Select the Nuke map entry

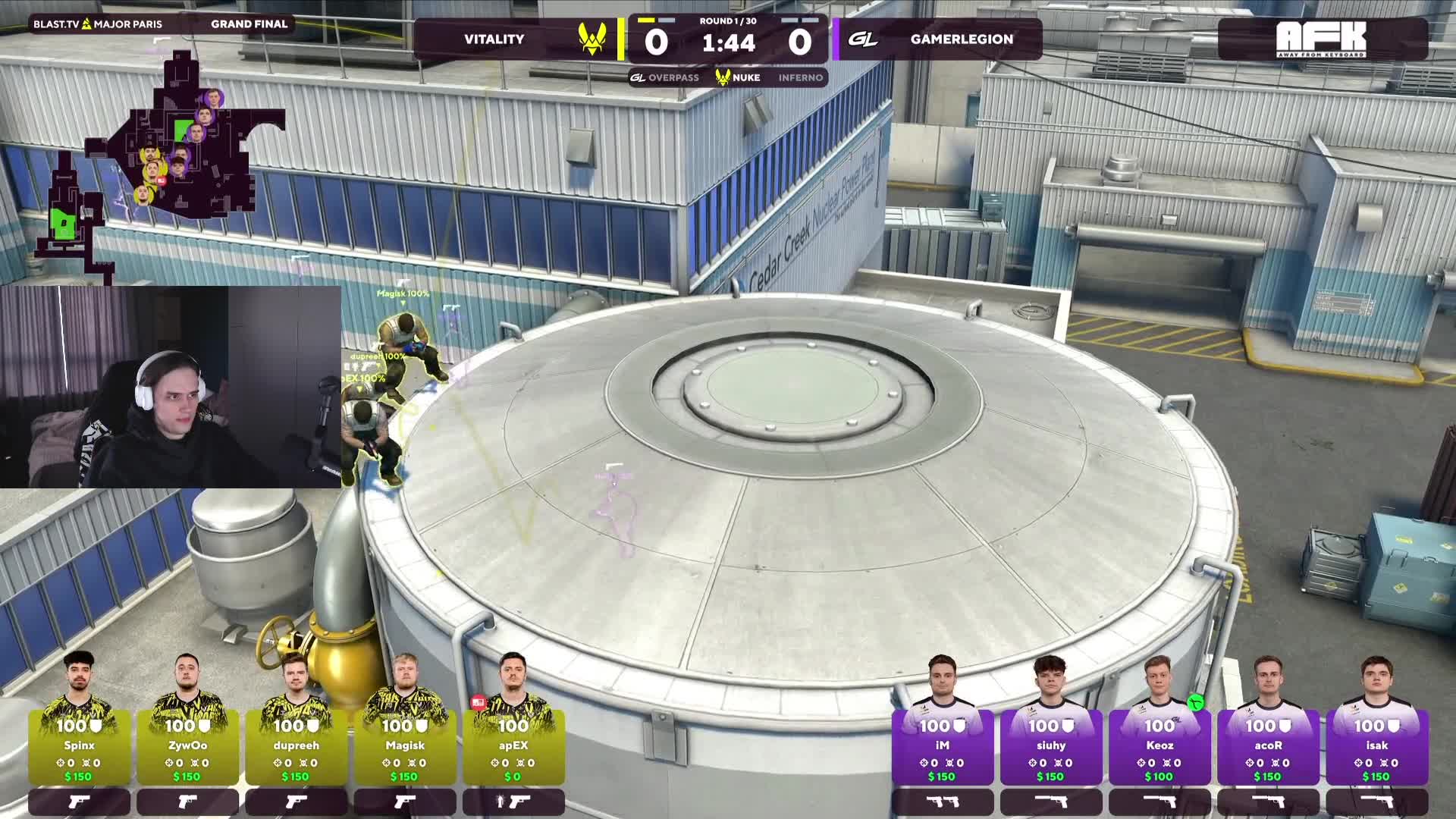coord(738,77)
